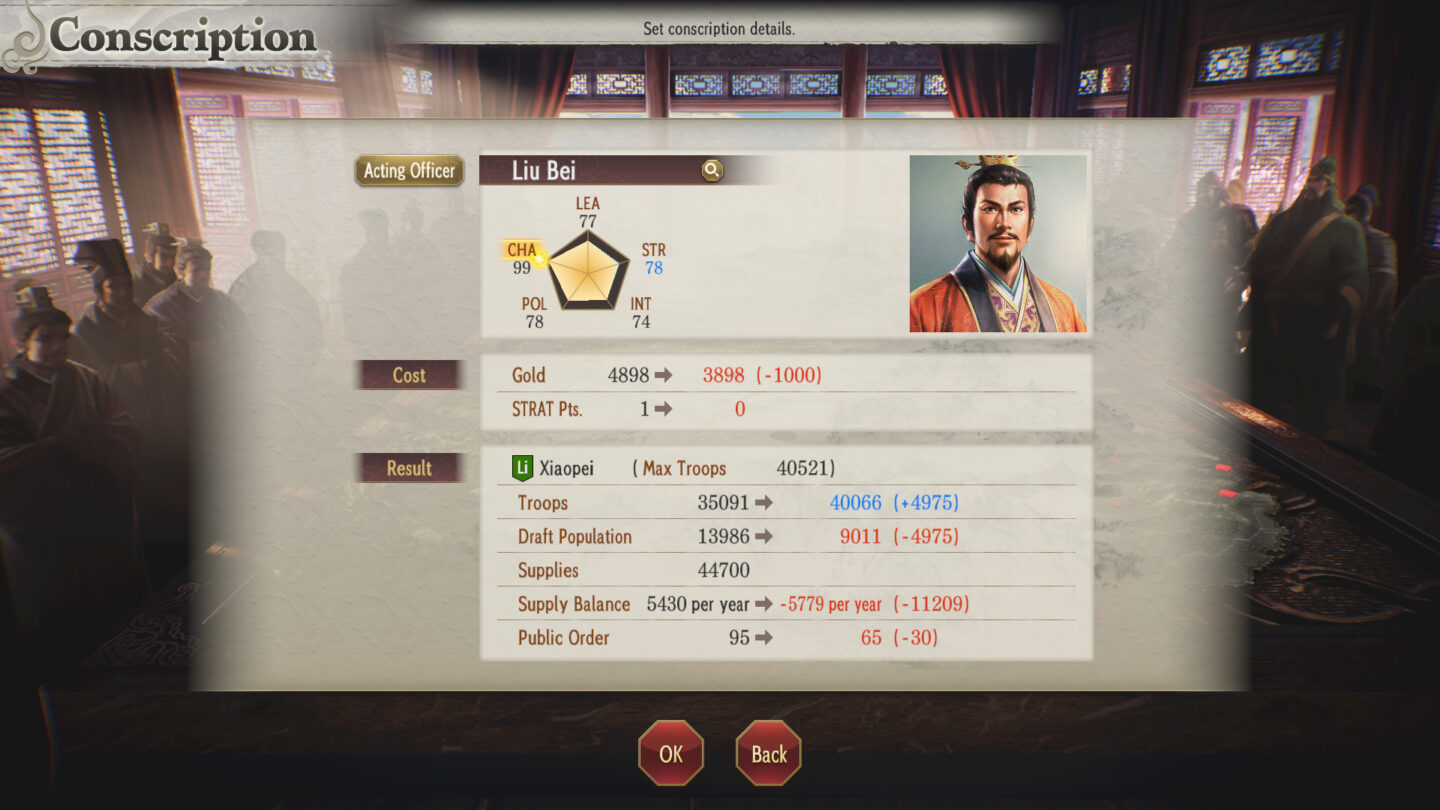Click the arrow icon beside Gold cost
Viewport: 1440px width, 810px height.
[665, 375]
